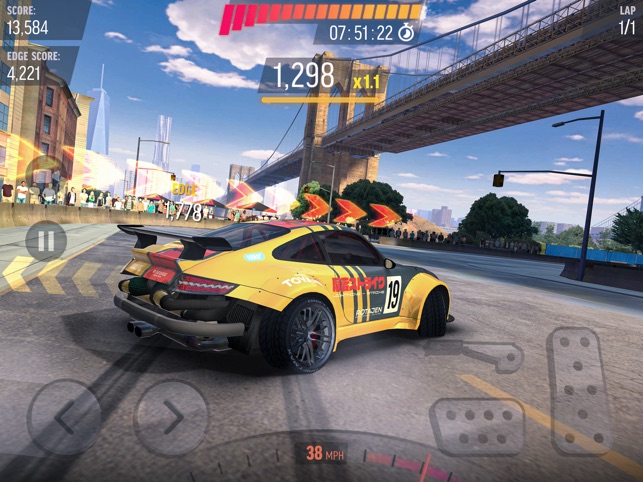Hit the tall gas pedal
The height and width of the screenshot is (482, 643).
(x=579, y=391)
